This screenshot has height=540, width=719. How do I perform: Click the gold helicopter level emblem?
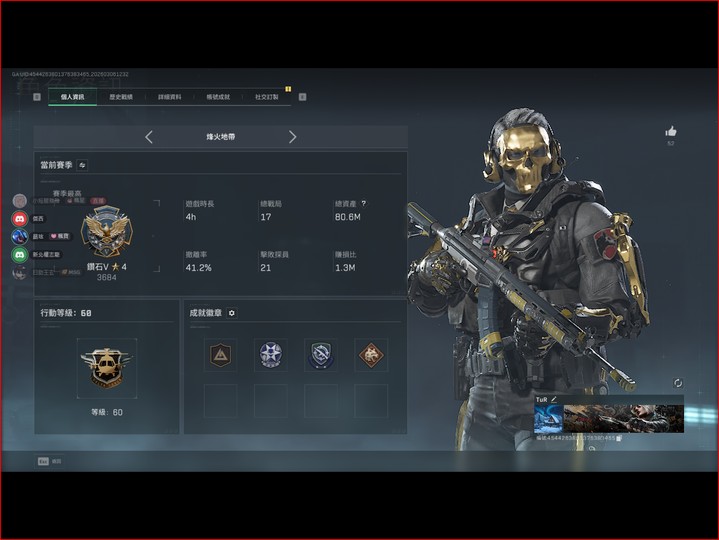tap(106, 367)
